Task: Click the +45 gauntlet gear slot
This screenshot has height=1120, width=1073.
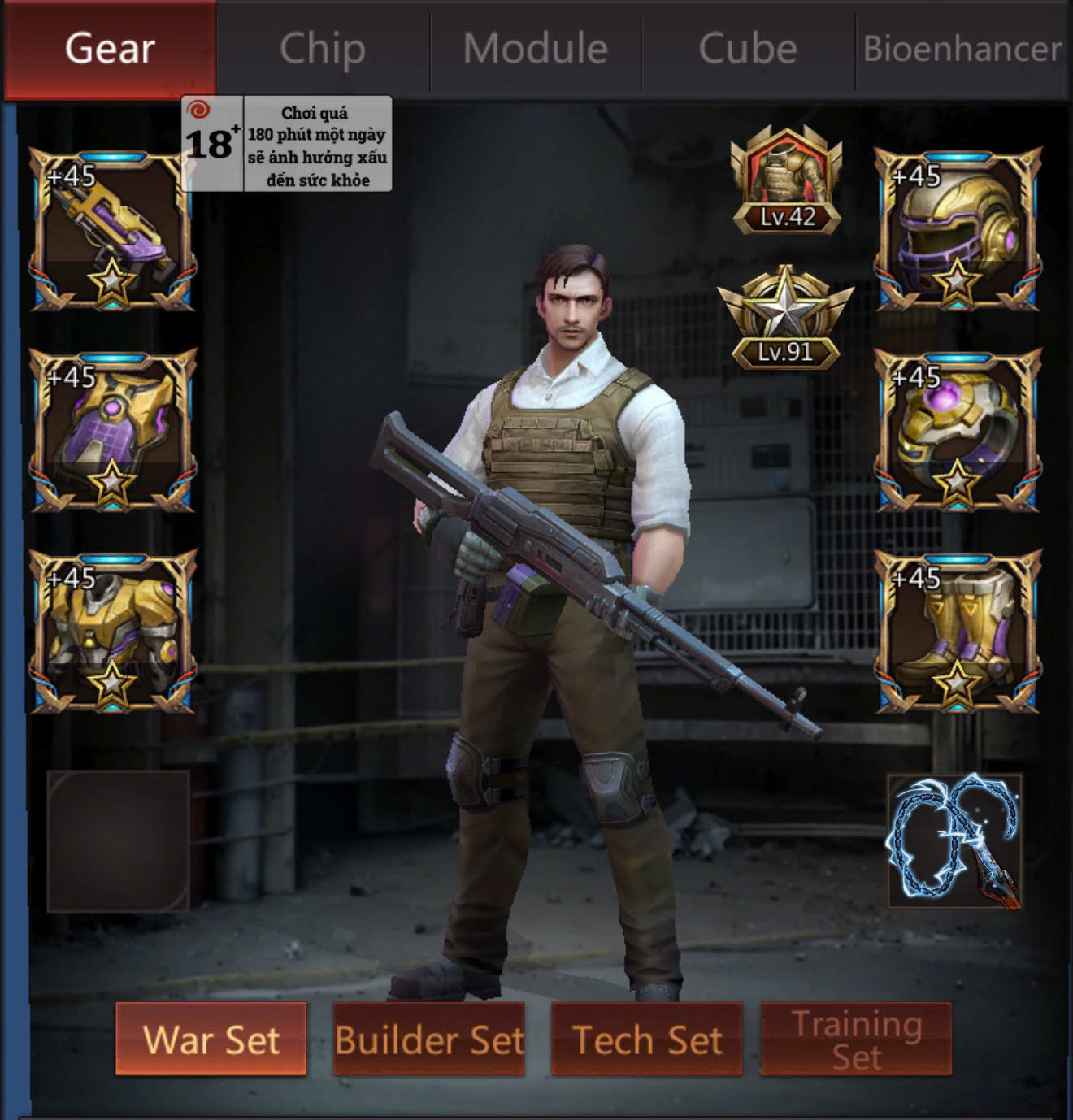Action: [113, 431]
